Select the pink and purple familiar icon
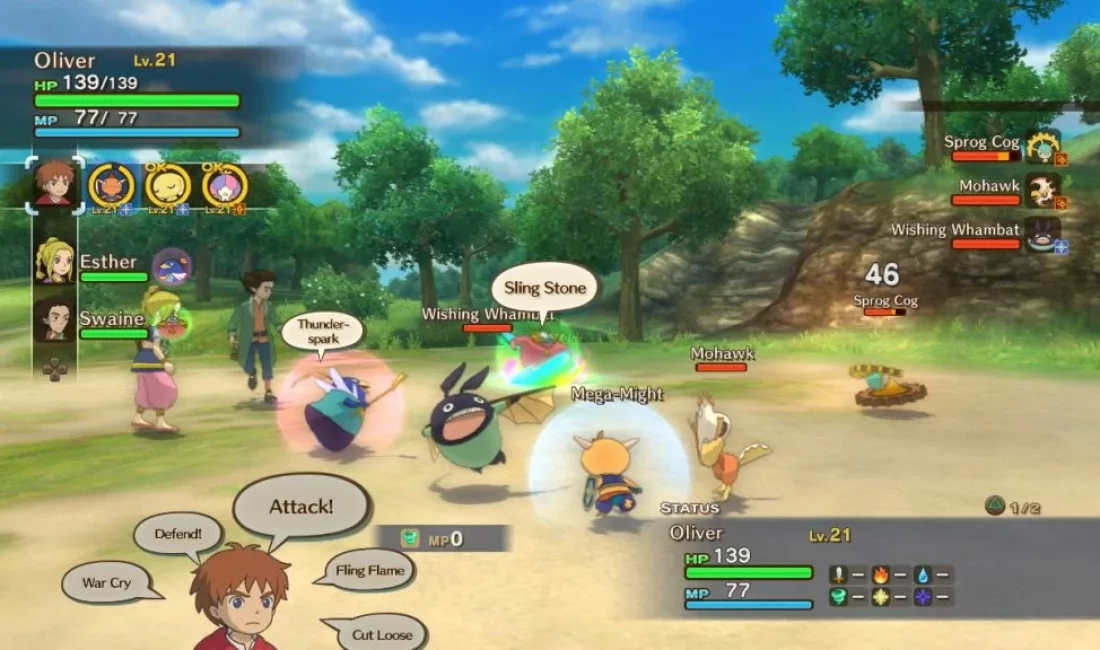This screenshot has width=1100, height=650. [224, 185]
